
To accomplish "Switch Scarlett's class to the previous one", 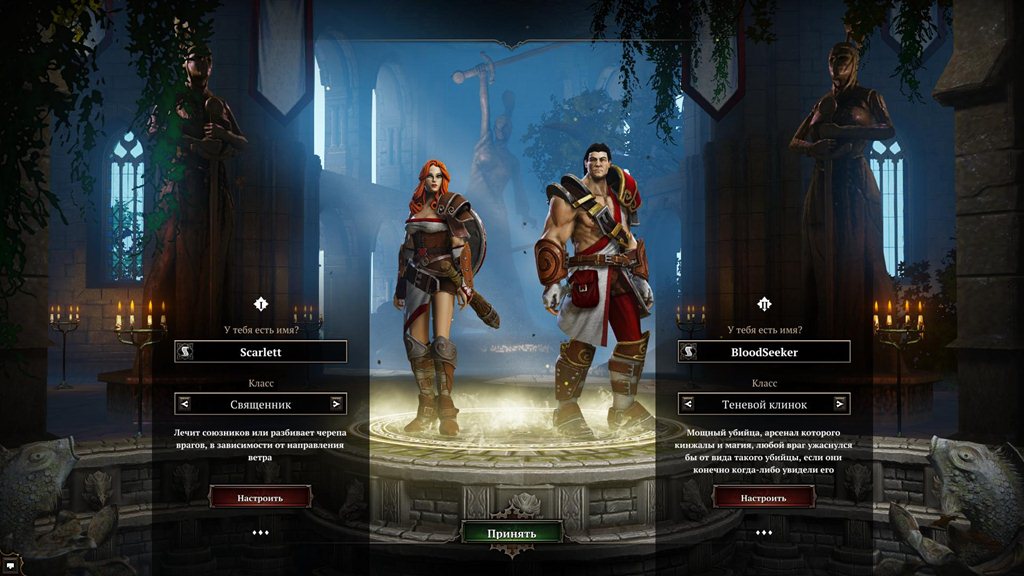I will point(184,404).
